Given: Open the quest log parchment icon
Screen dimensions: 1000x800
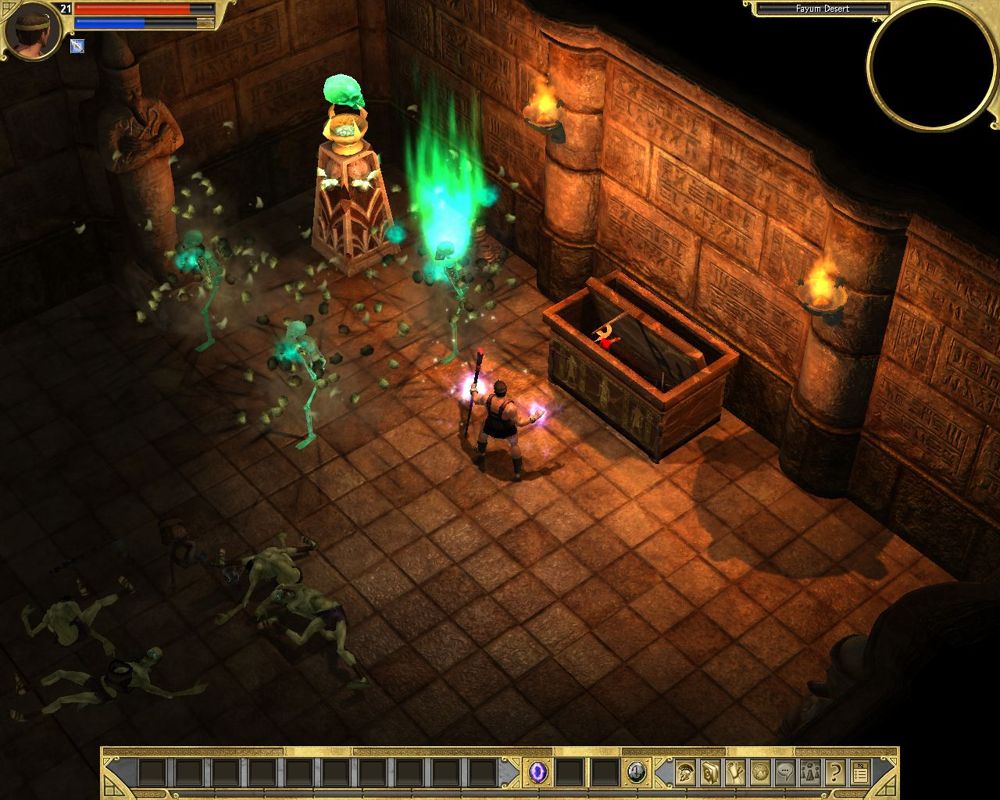Looking at the screenshot, I should [x=736, y=772].
